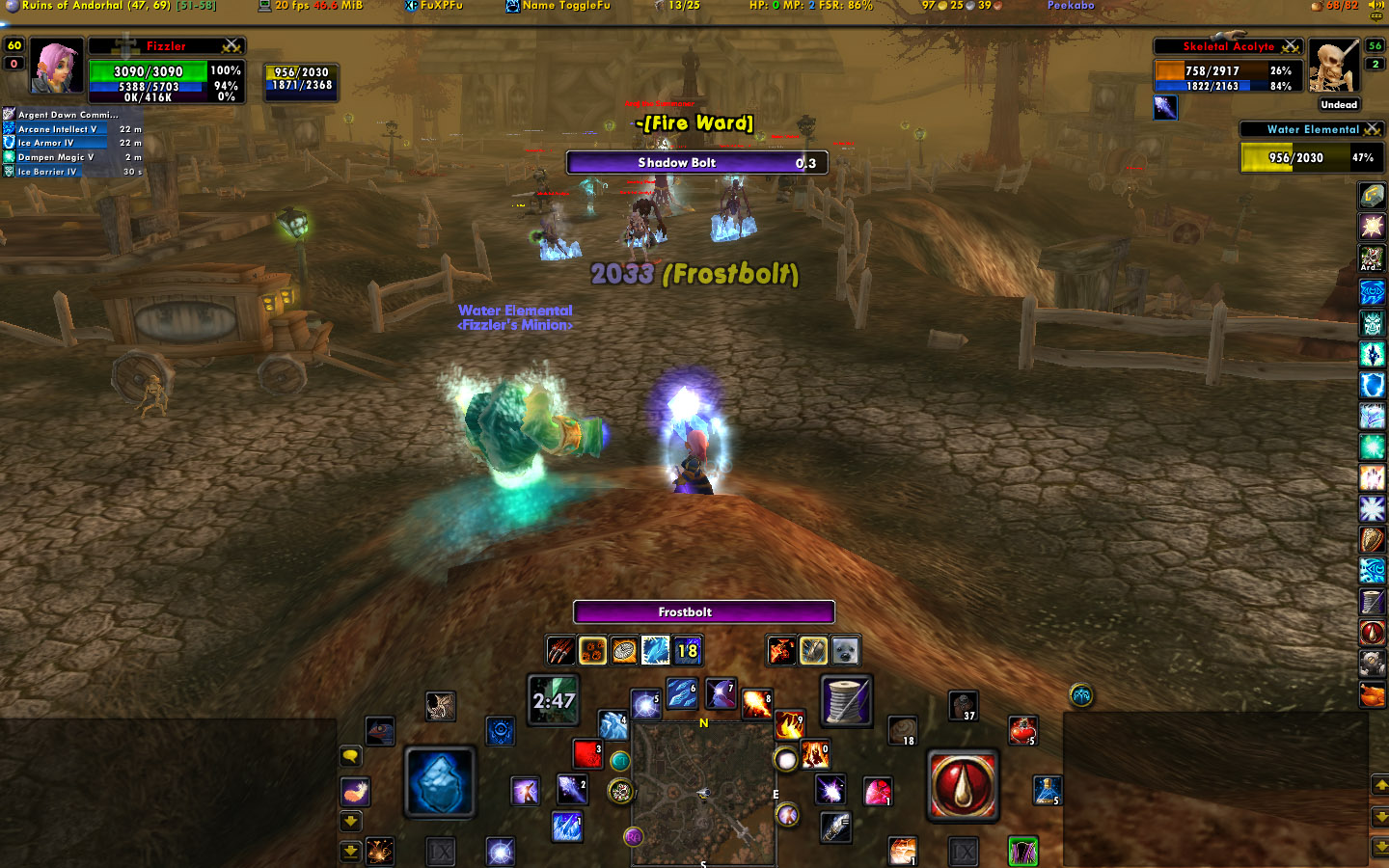Use the red potion with 5 charges
Image resolution: width=1389 pixels, height=868 pixels.
click(1022, 730)
